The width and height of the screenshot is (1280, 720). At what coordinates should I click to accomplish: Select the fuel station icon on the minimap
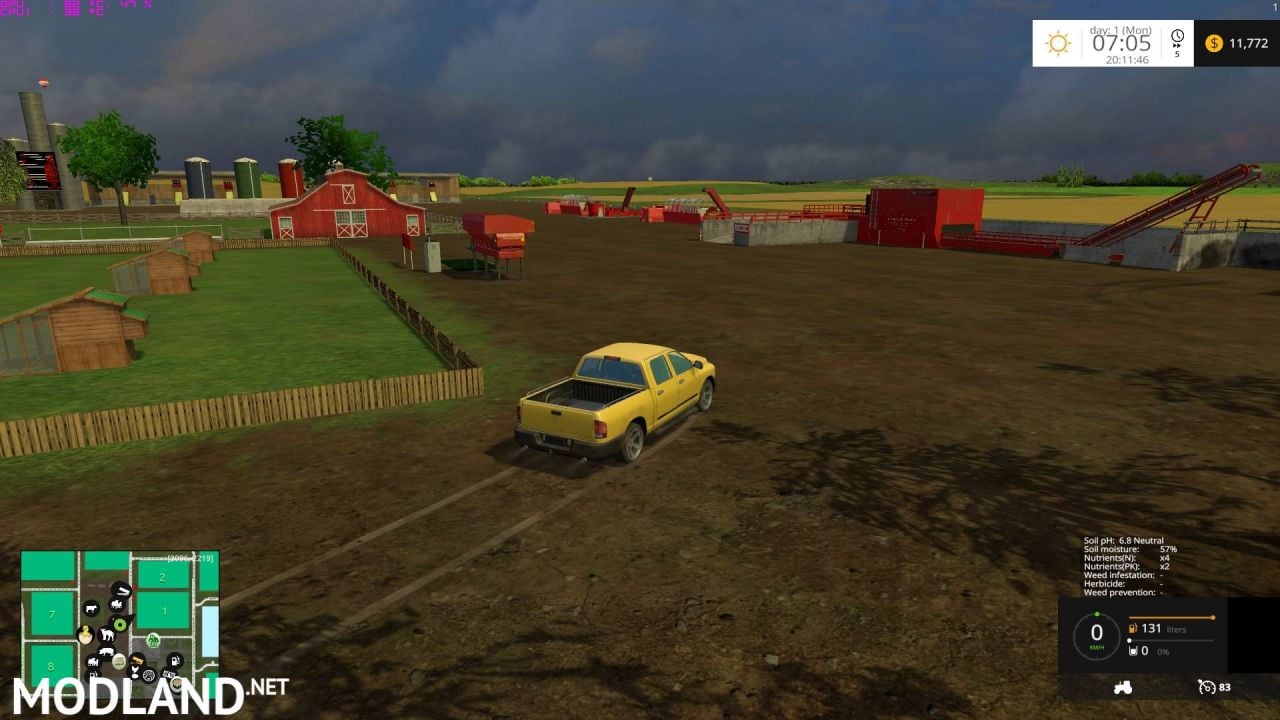pyautogui.click(x=173, y=661)
